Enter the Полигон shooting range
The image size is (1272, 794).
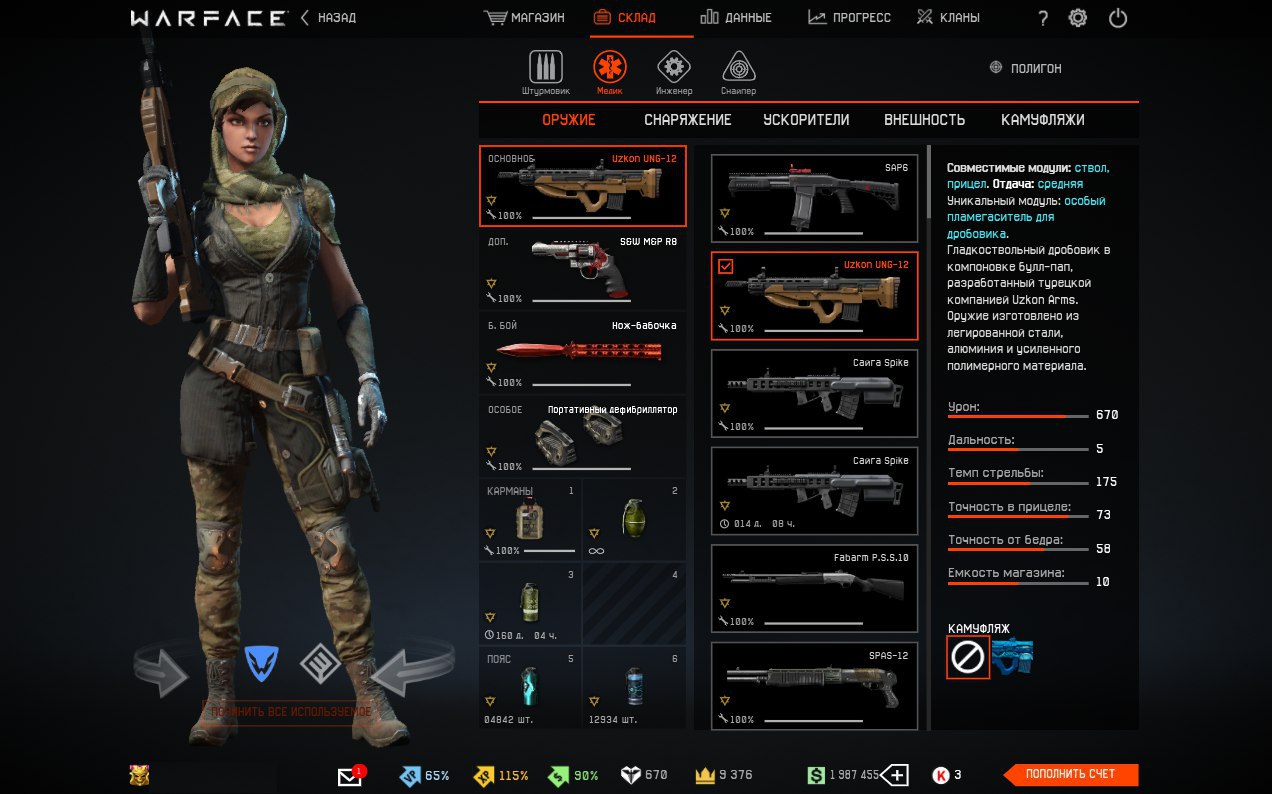(x=1025, y=68)
